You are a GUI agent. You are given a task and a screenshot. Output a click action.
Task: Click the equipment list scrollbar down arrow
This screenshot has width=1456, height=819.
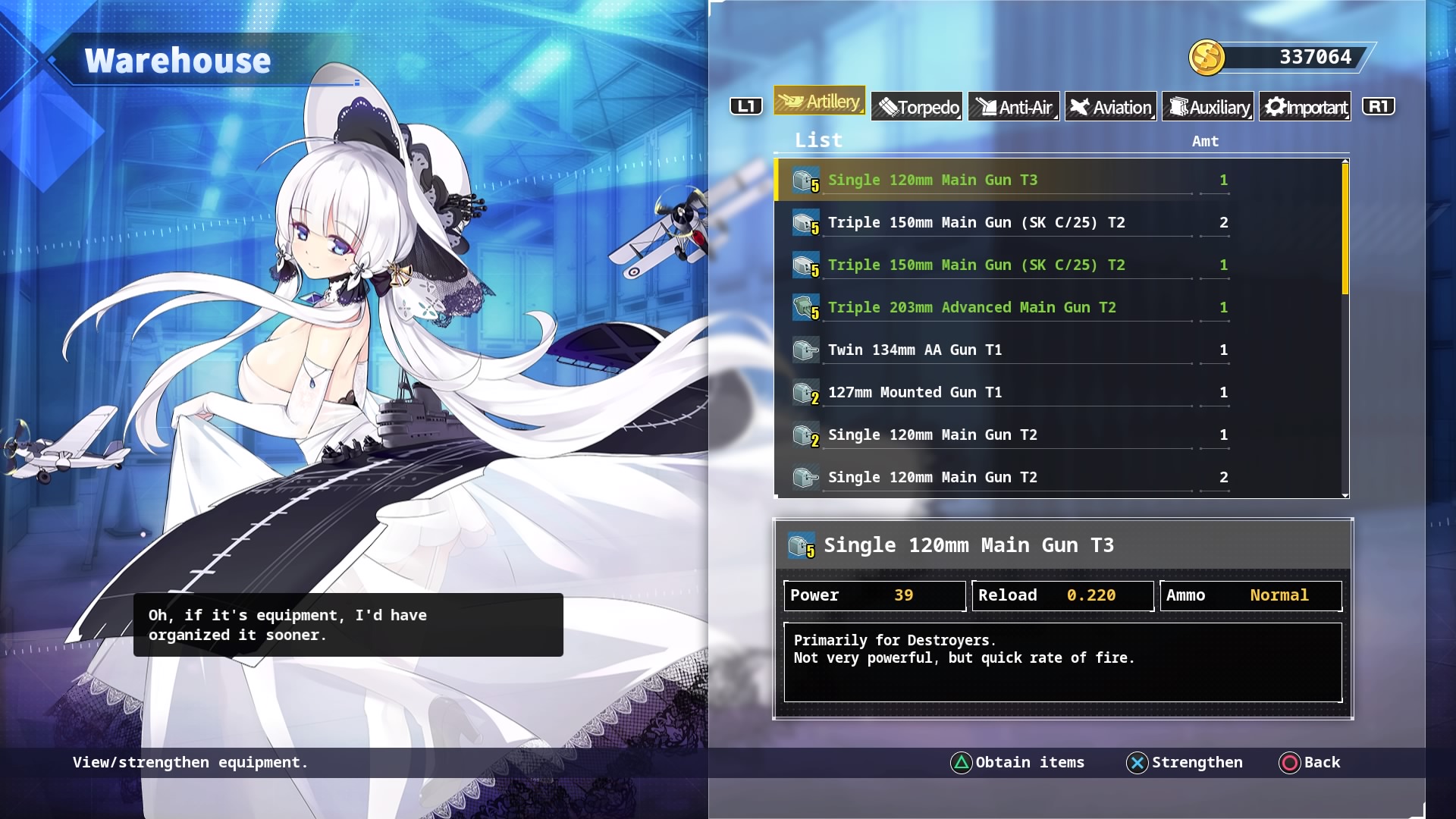coord(1345,495)
